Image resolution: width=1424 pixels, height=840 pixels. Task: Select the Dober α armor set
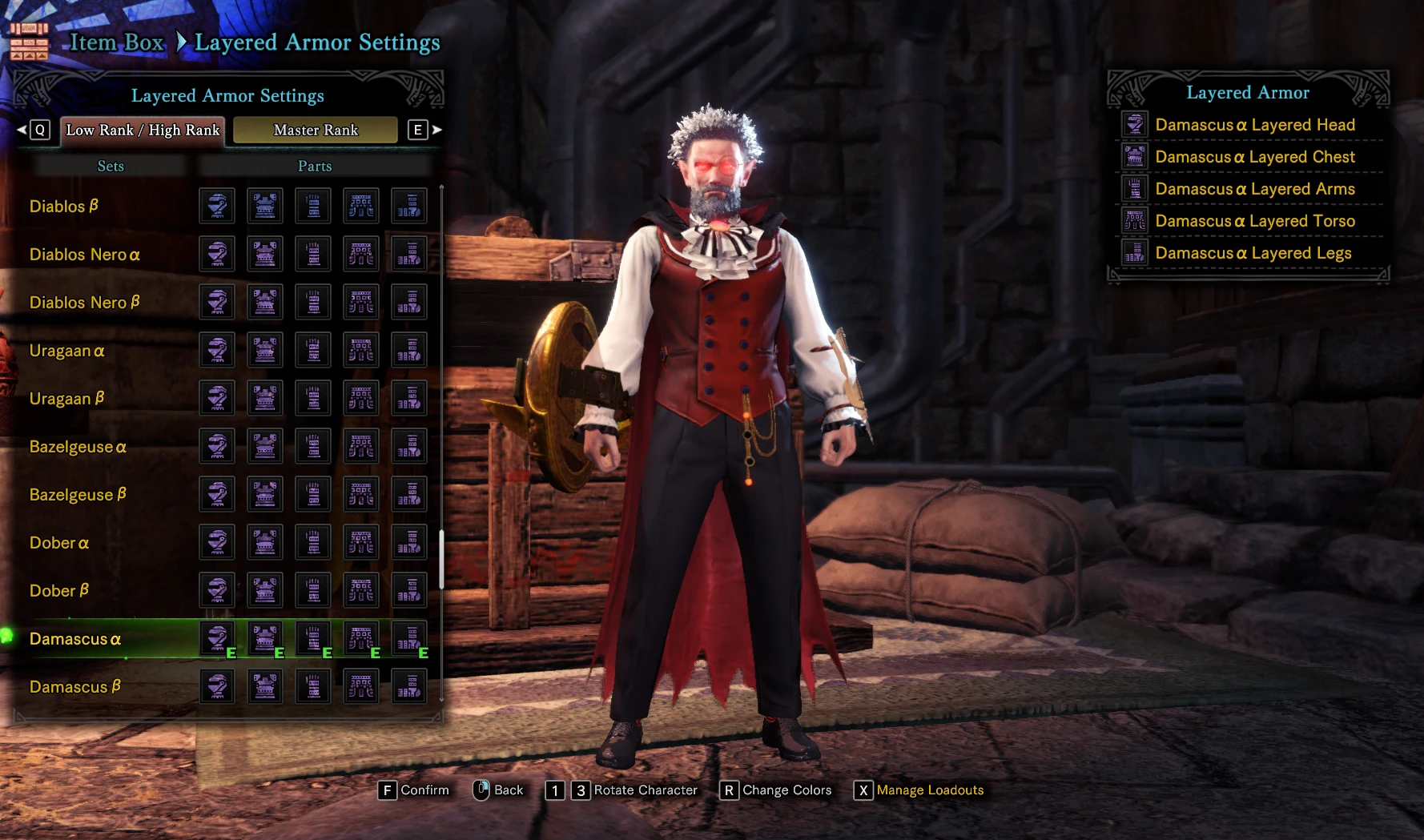(58, 543)
